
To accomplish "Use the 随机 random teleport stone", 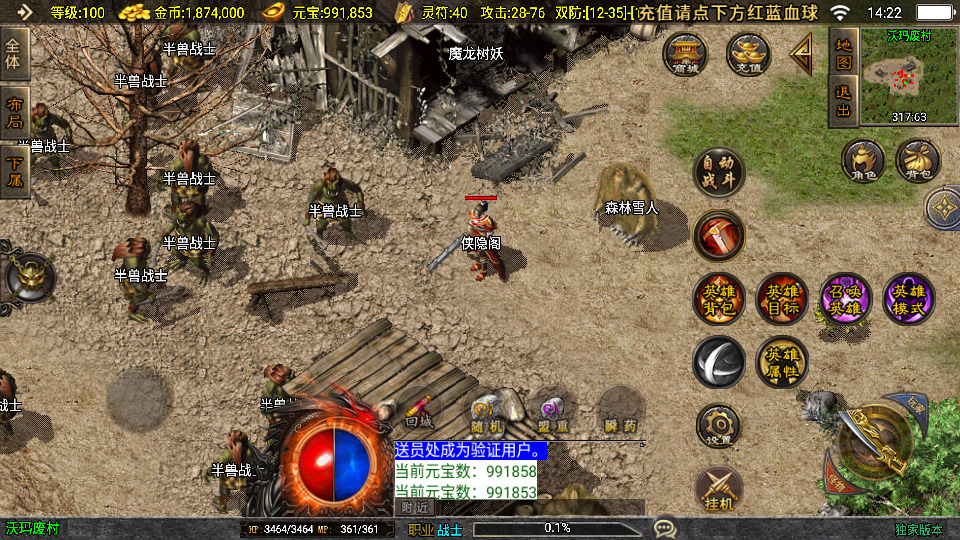I will (x=486, y=413).
